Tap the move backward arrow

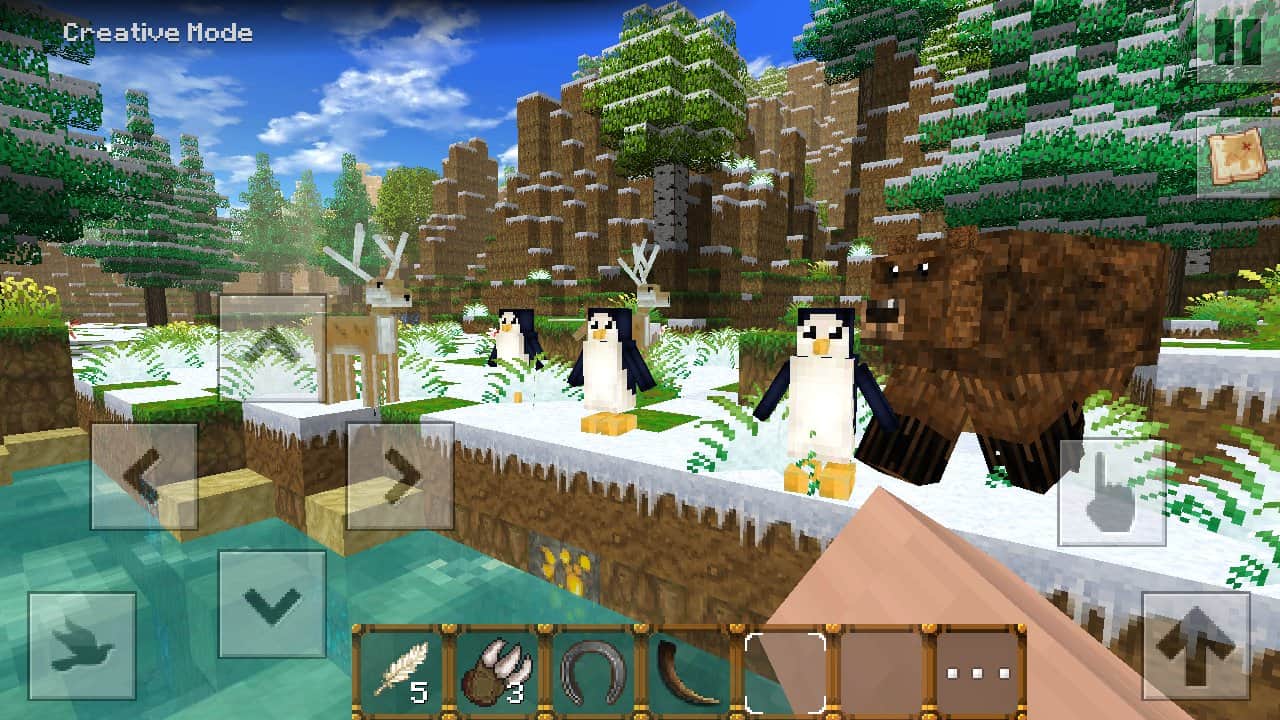coord(272,604)
